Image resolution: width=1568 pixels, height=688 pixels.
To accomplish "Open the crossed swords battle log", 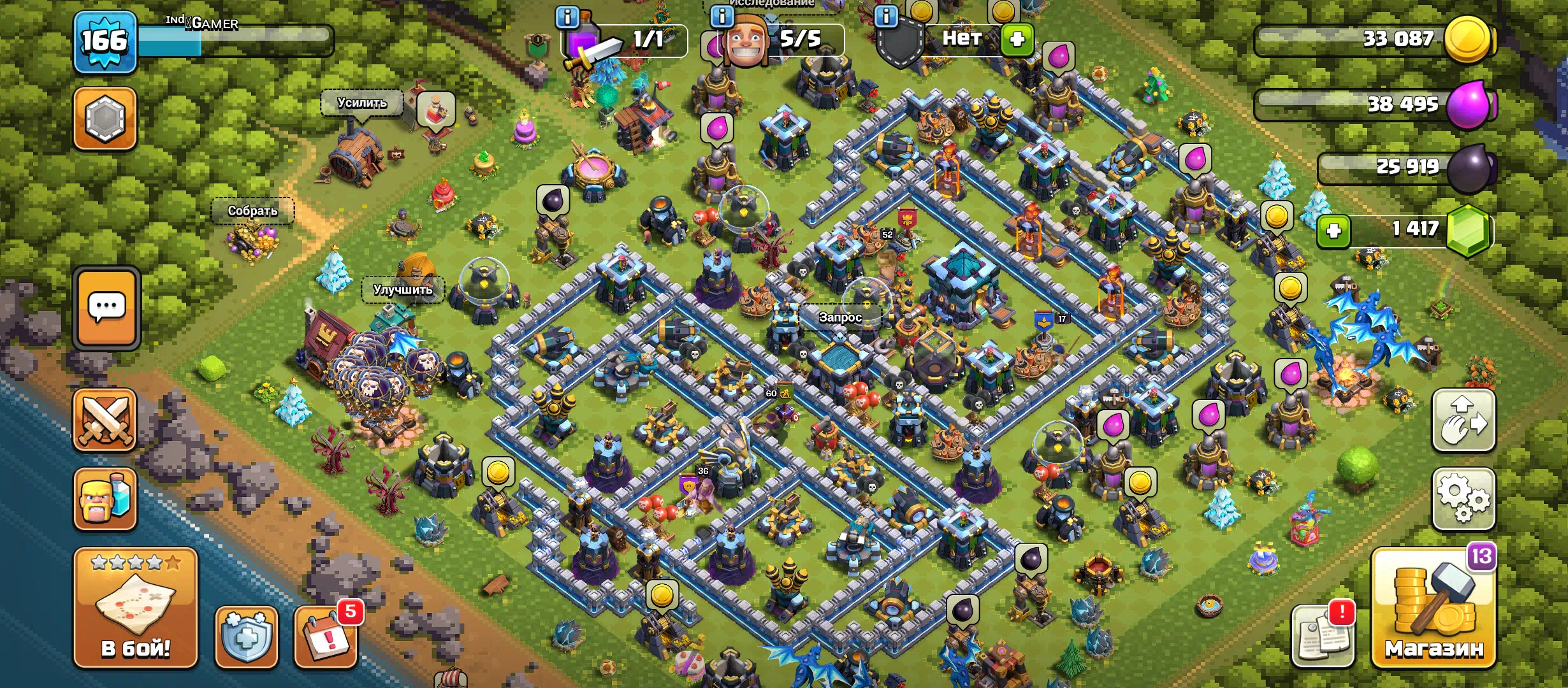I will (105, 420).
